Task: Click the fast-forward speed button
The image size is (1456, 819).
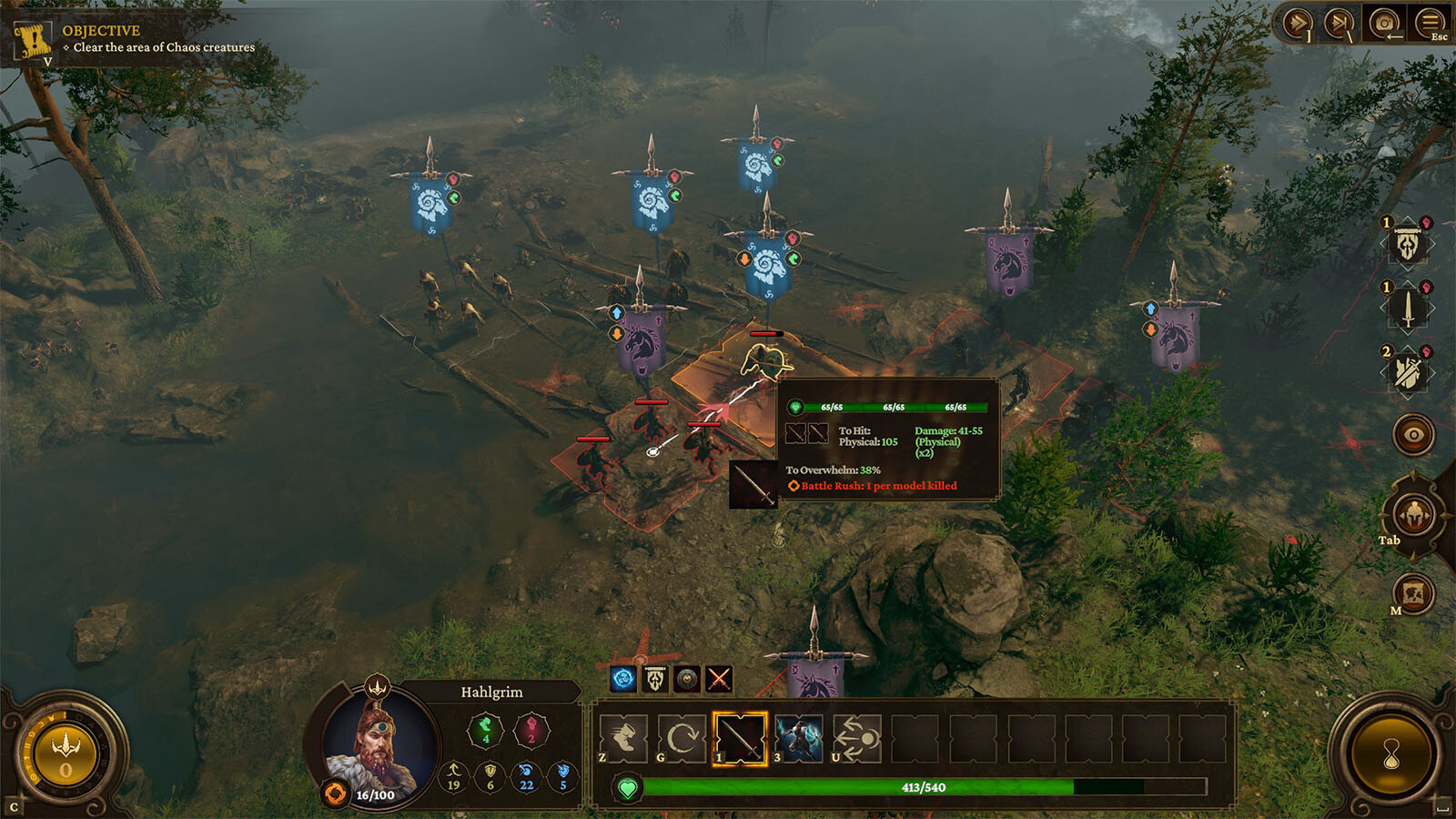Action: click(1298, 23)
